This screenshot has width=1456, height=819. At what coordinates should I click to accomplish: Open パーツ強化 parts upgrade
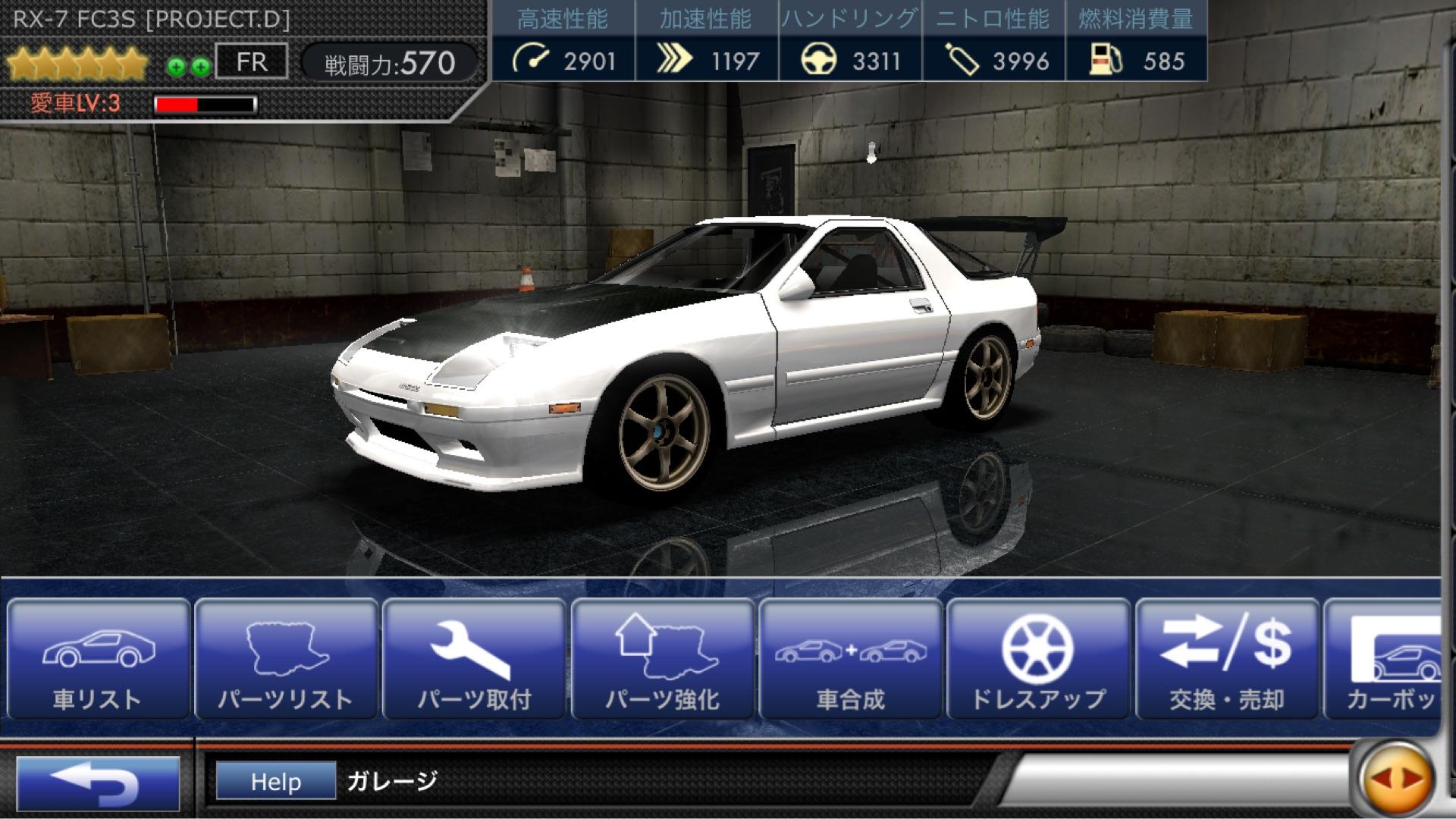tap(662, 660)
